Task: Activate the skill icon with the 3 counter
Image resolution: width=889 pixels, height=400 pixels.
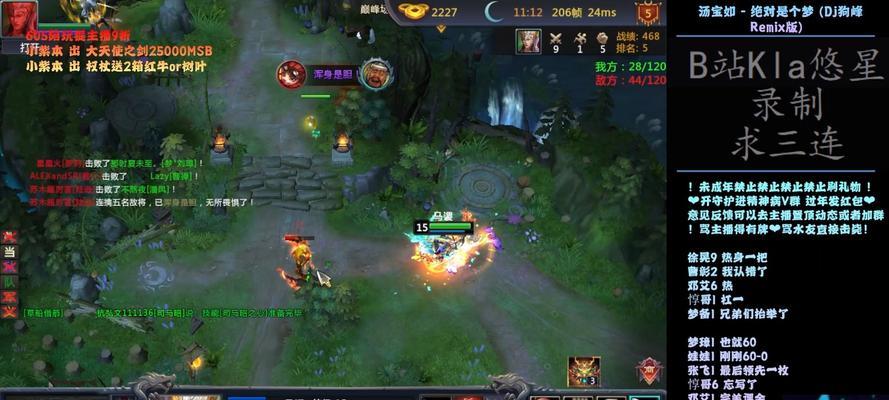Action: [582, 371]
